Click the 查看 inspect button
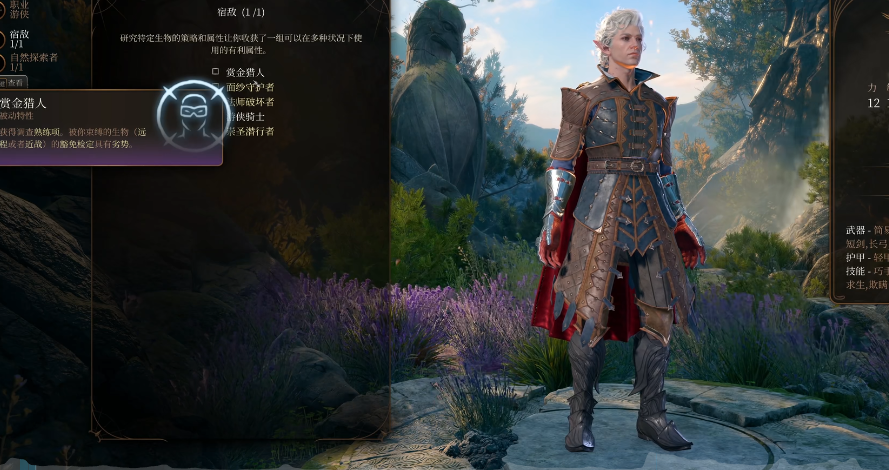Image resolution: width=889 pixels, height=470 pixels. (x=15, y=82)
